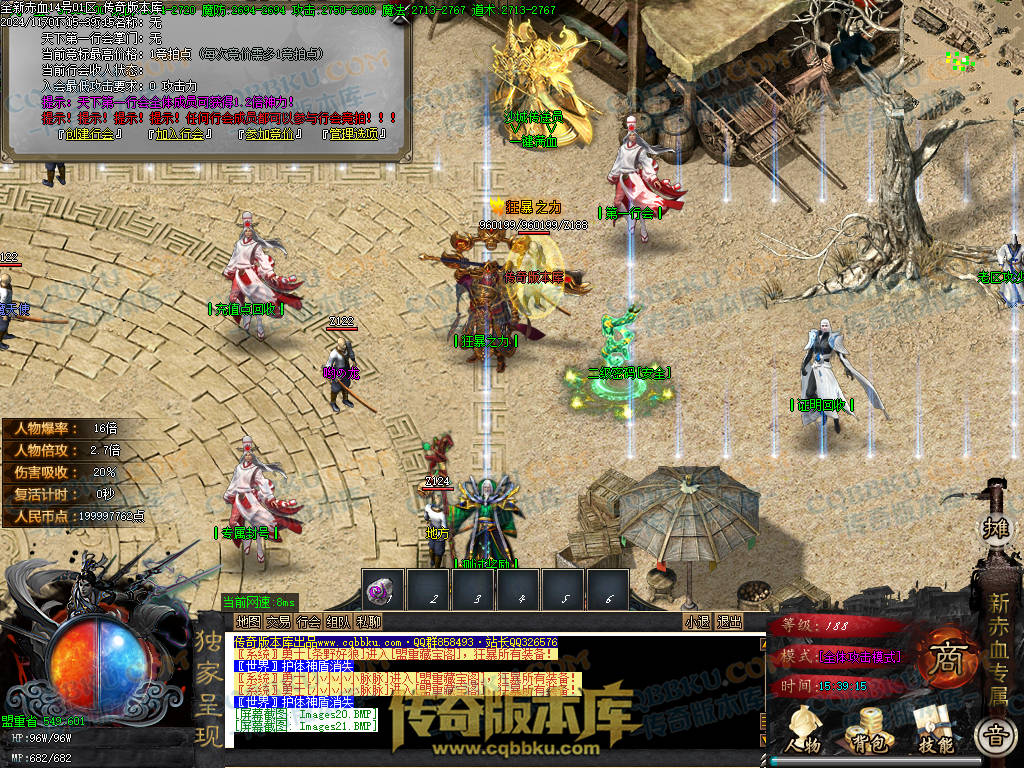Use the purple stone in hotbar slot 1
Image resolution: width=1024 pixels, height=768 pixels.
383,590
